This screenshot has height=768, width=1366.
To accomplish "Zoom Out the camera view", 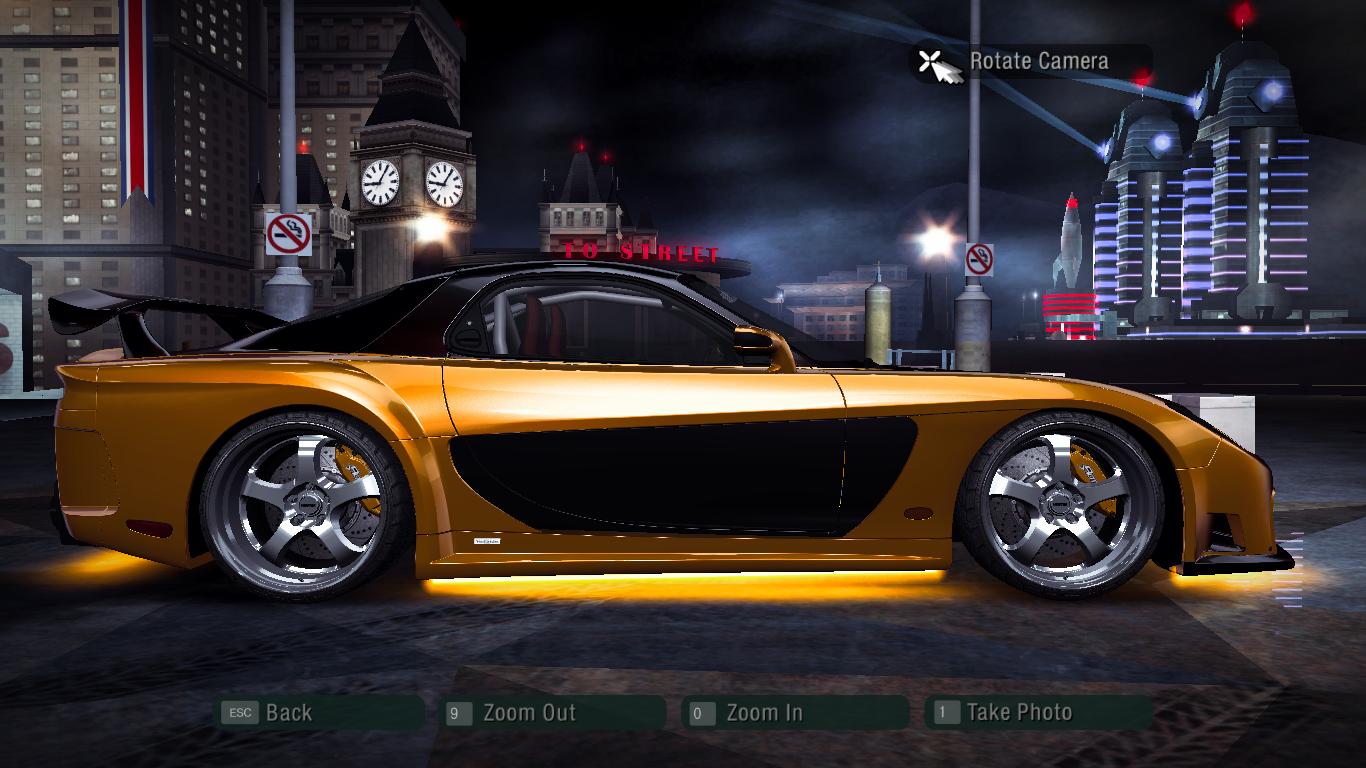I will [x=528, y=713].
